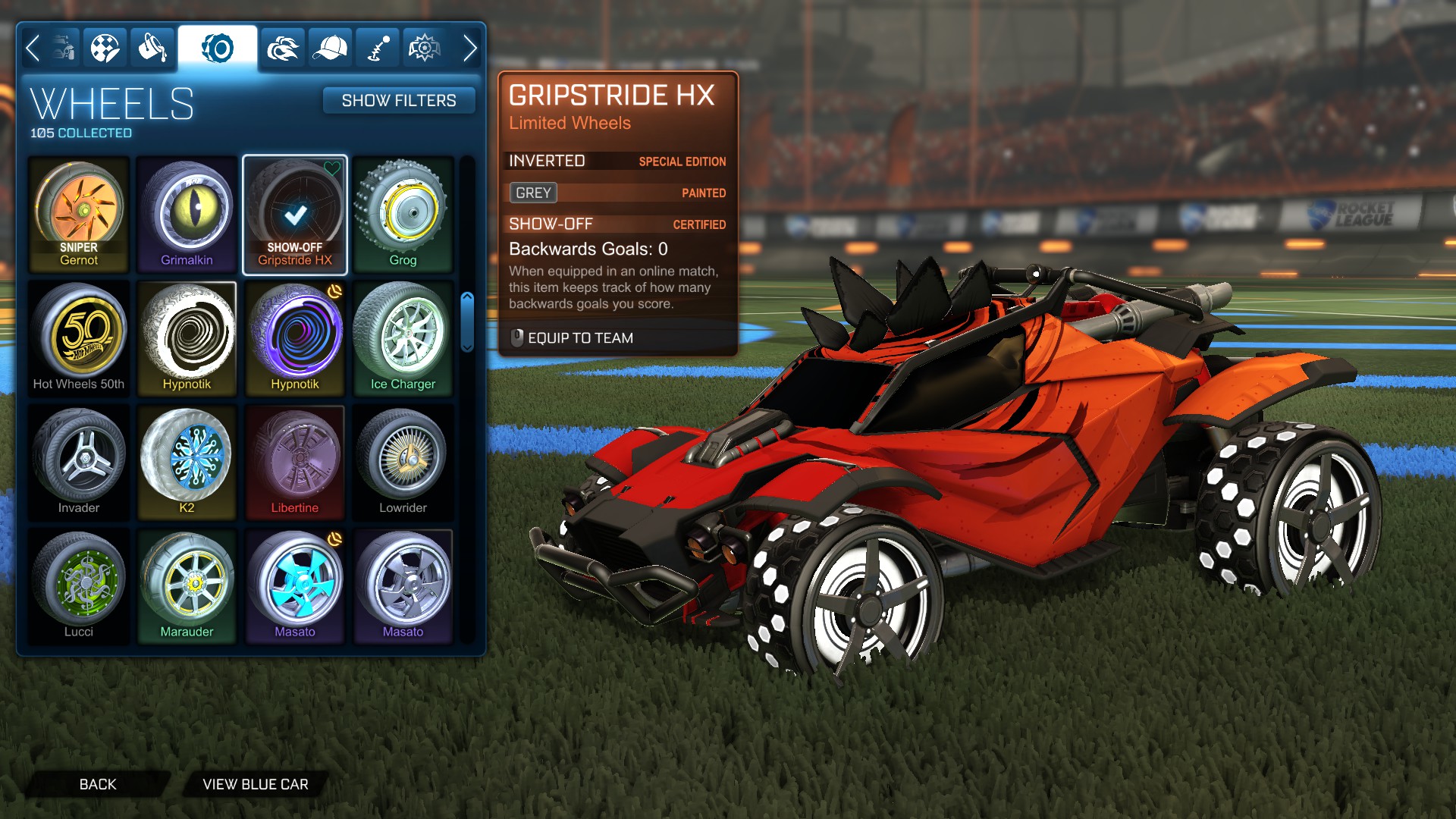The image size is (1456, 819).
Task: Click the Wheels category icon
Action: (x=218, y=47)
